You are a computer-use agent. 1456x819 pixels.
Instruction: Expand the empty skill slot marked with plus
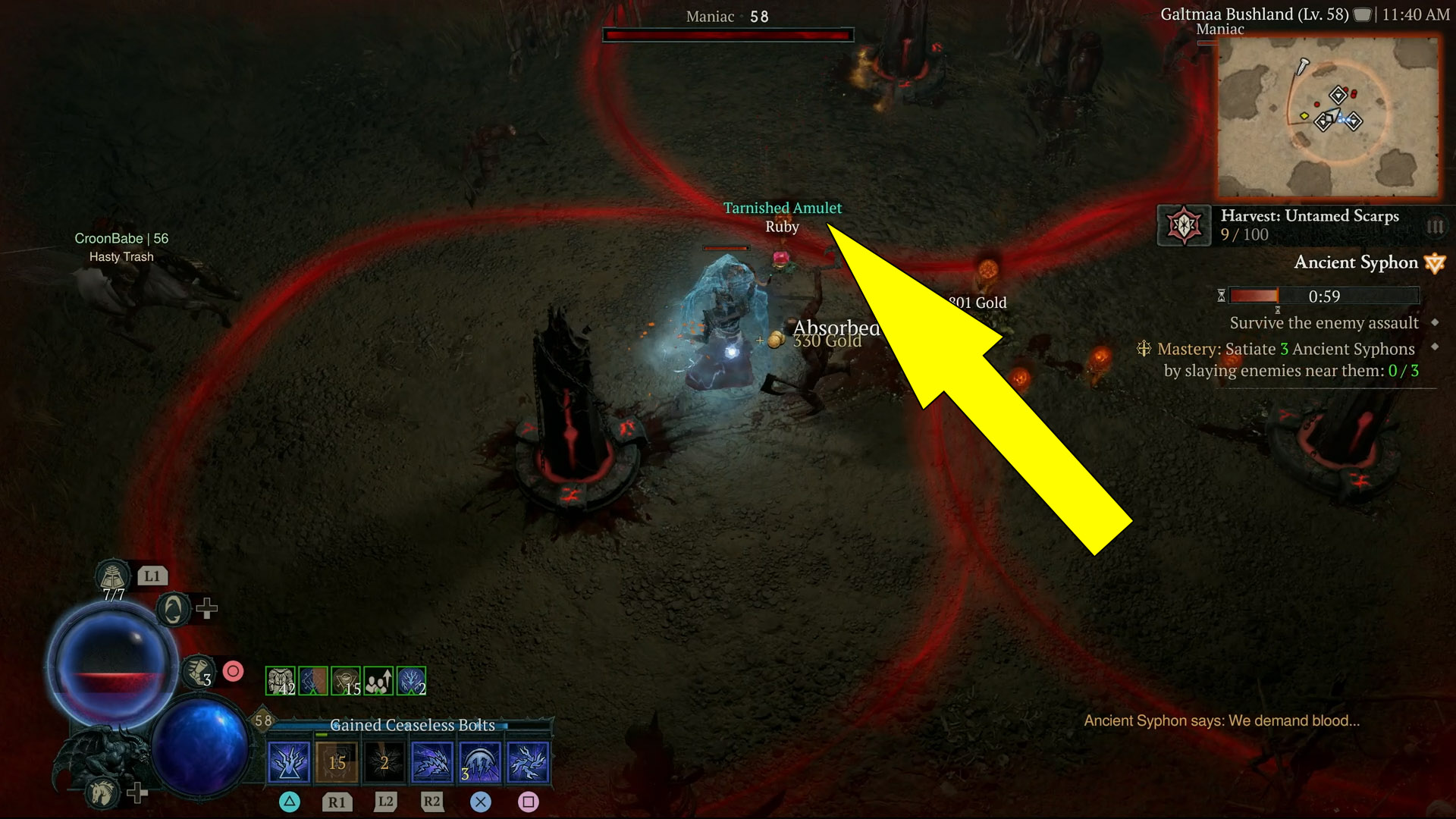(x=206, y=610)
